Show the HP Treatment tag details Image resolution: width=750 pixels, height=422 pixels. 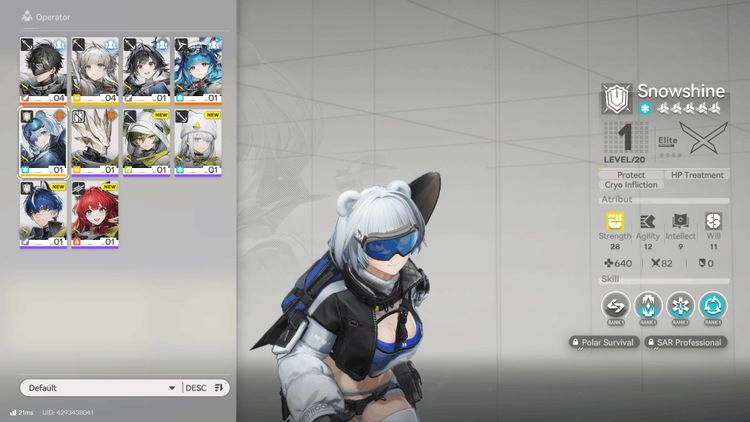(696, 175)
